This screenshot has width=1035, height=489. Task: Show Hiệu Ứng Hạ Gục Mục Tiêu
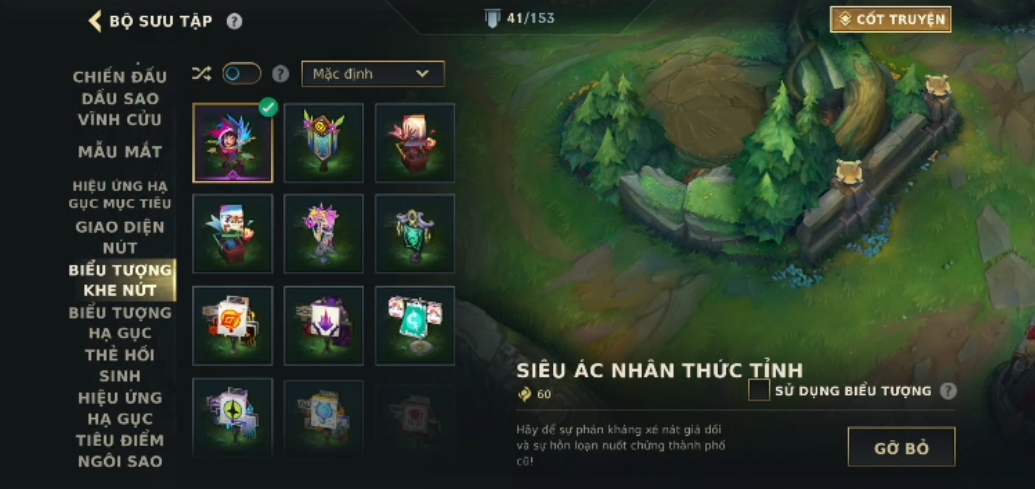point(120,194)
